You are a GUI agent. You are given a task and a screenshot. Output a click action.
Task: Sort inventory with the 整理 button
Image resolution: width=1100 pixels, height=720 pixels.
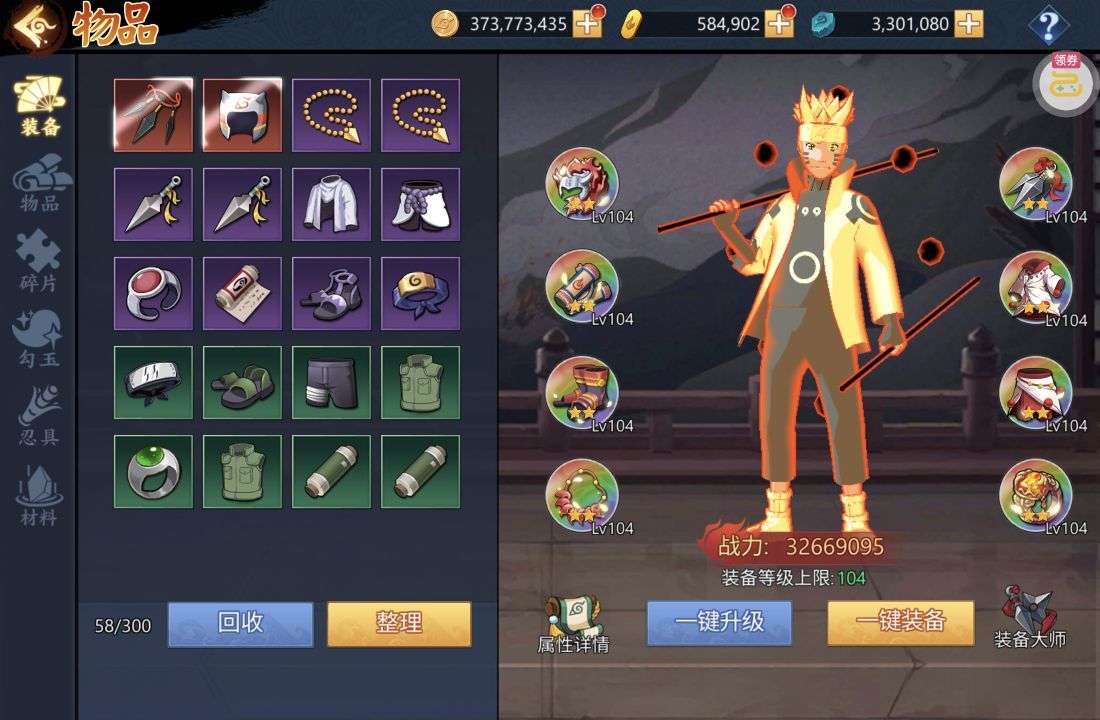399,623
